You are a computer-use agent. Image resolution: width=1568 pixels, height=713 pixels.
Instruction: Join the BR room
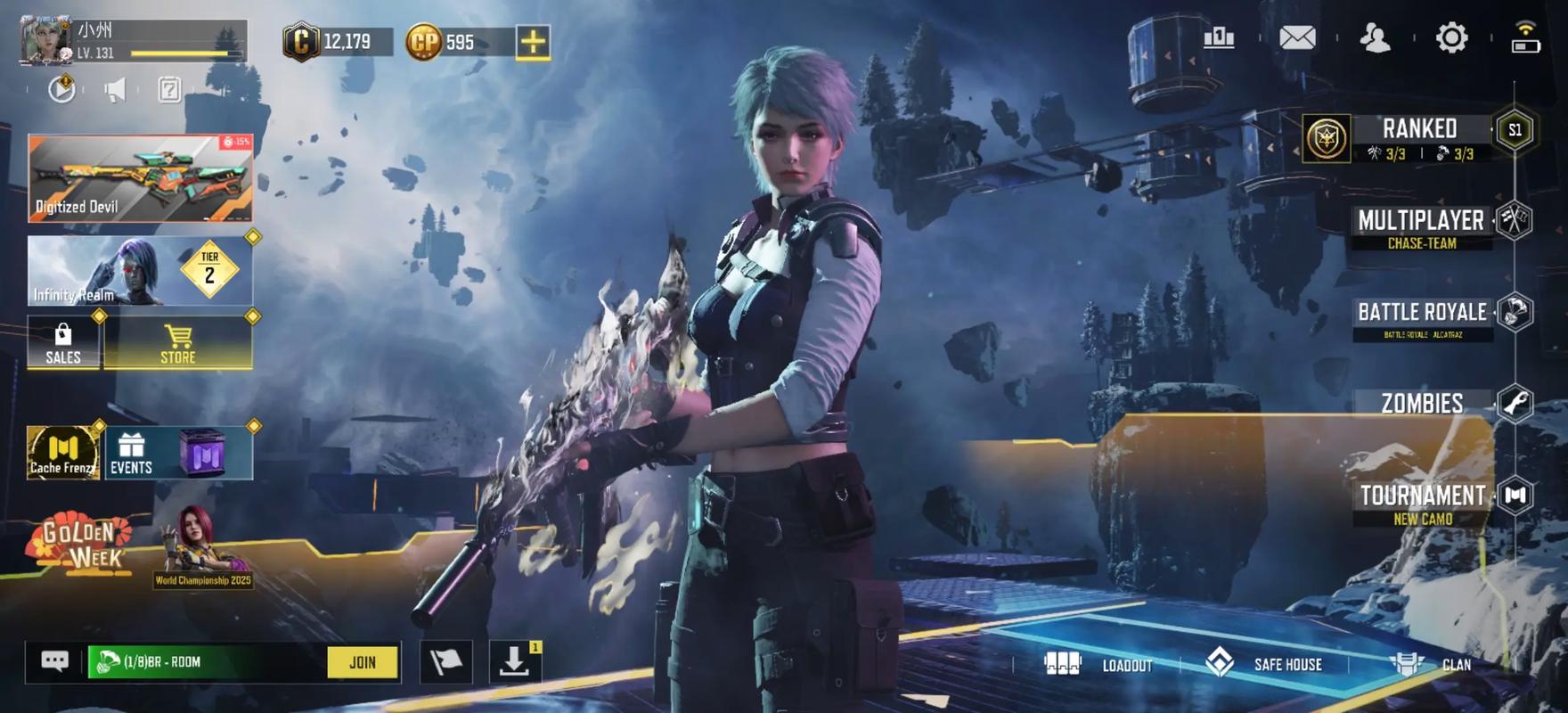pyautogui.click(x=363, y=662)
